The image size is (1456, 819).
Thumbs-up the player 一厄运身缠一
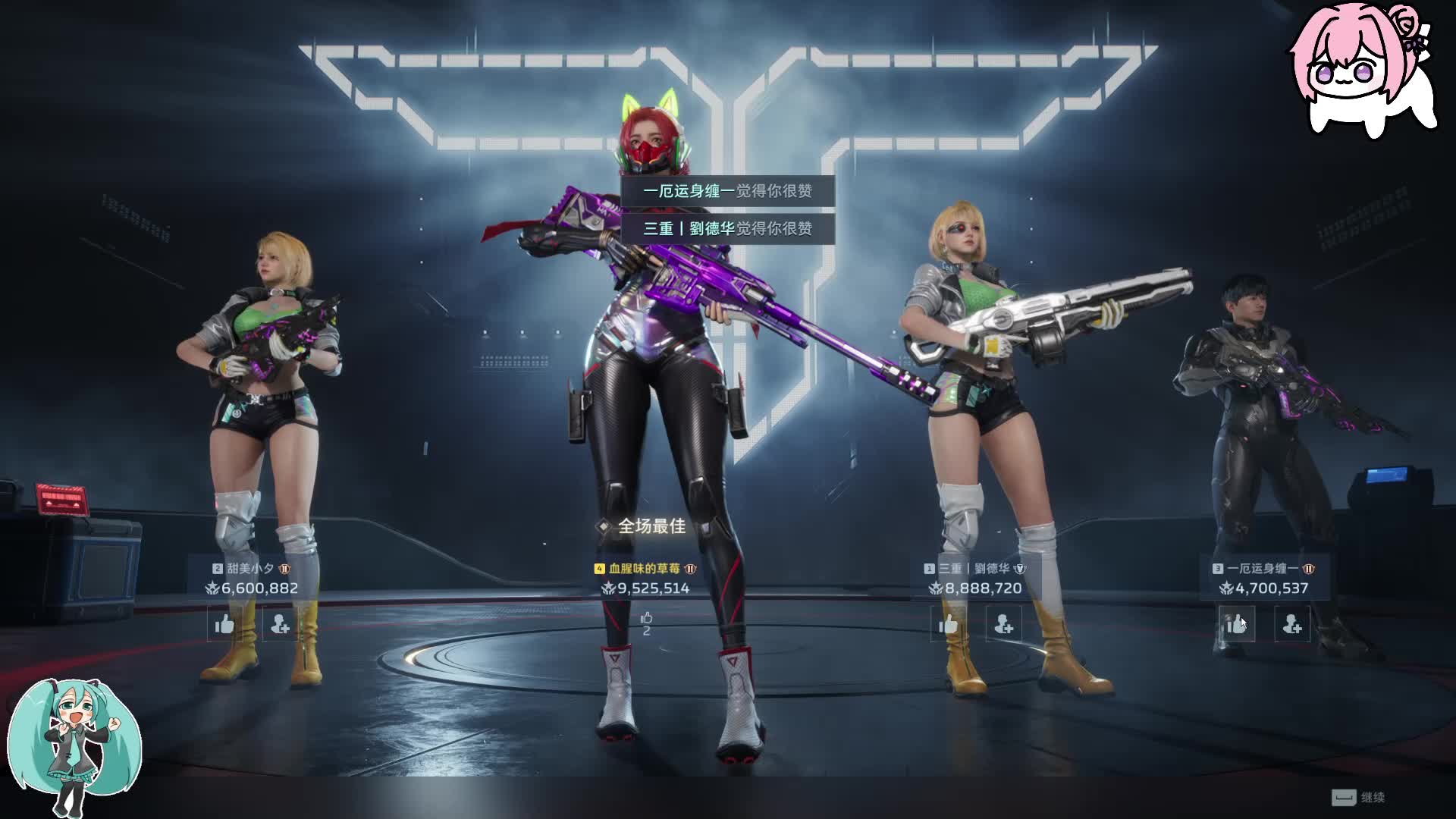(x=1237, y=624)
